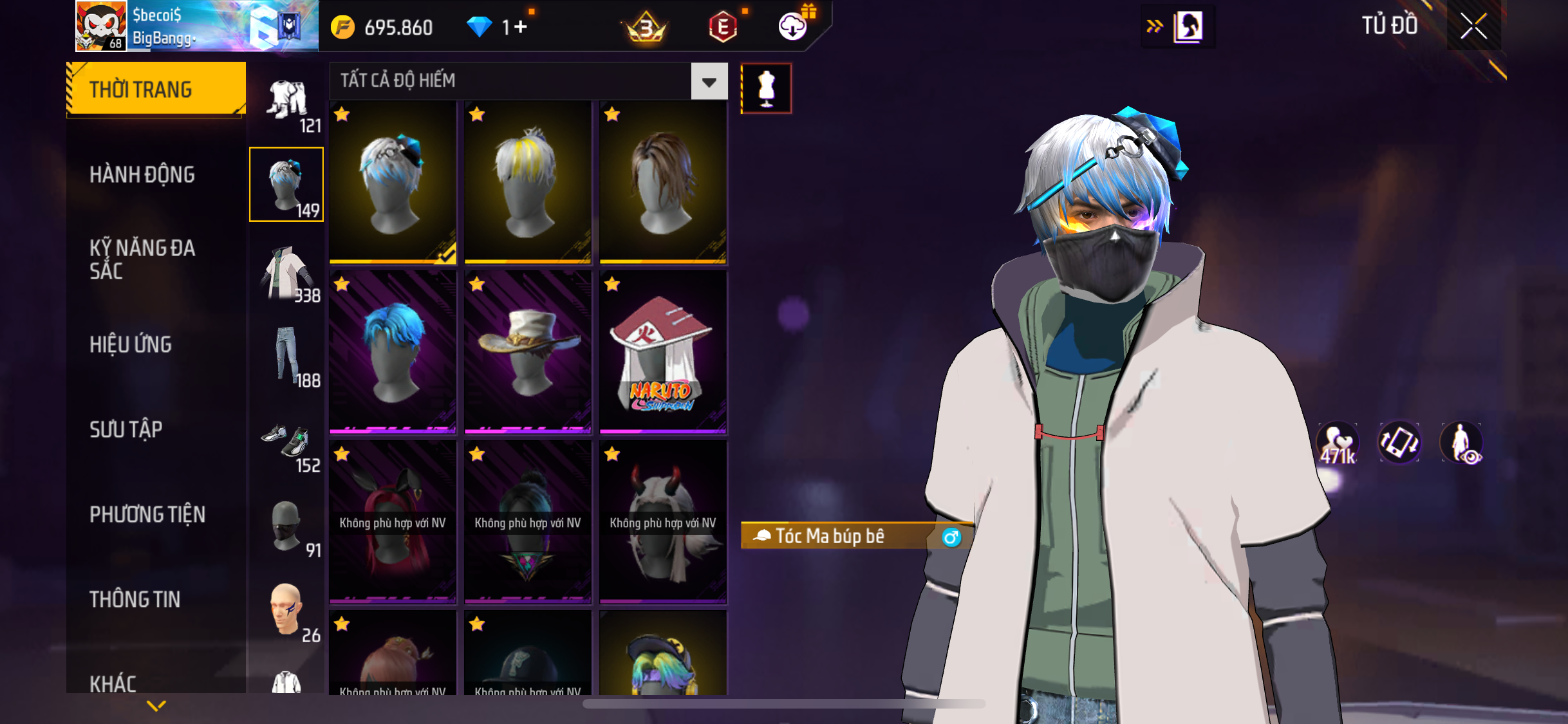Equip the blonde-streaked white hair item
This screenshot has height=724, width=1568.
coord(528,182)
